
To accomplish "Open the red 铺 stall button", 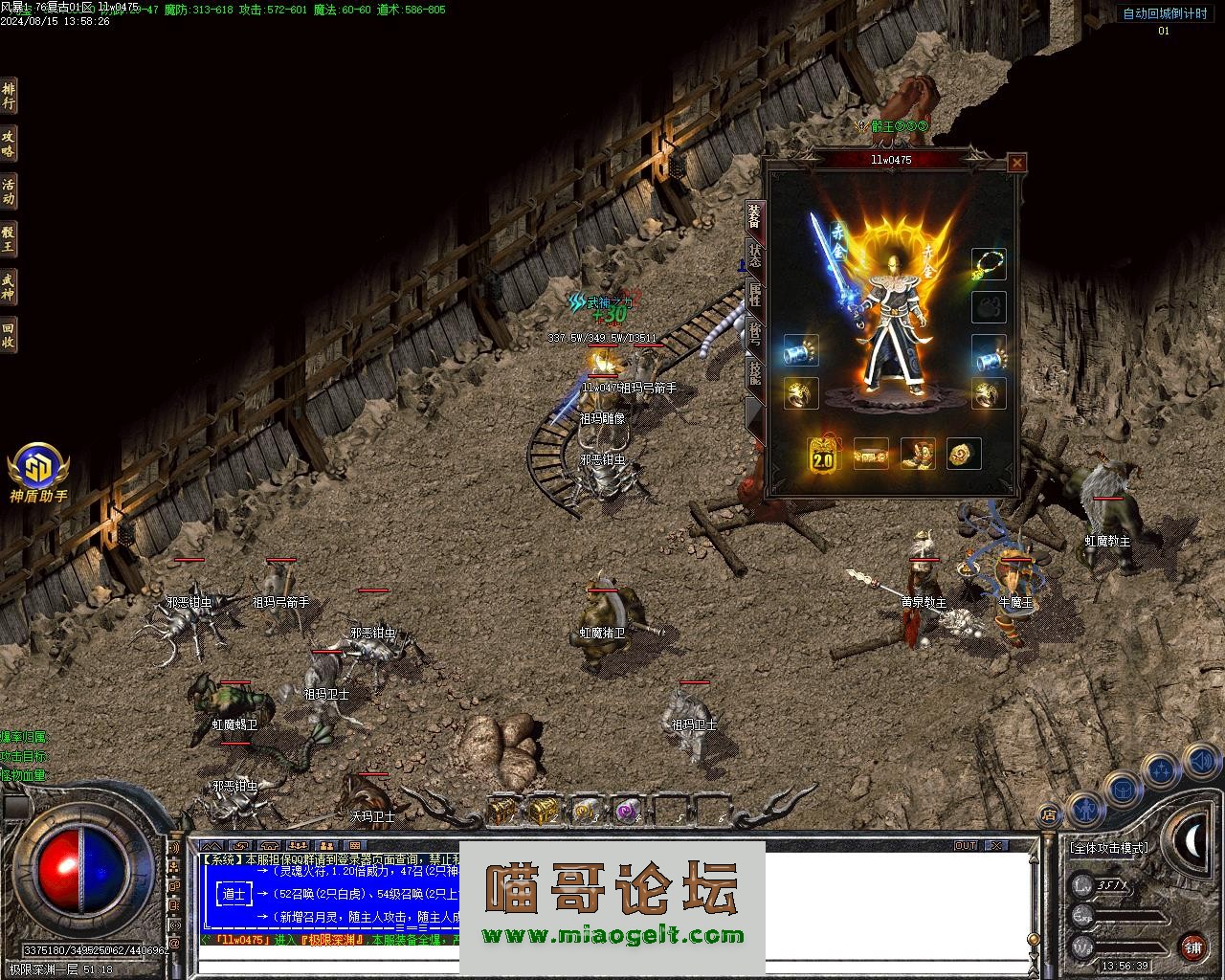I will coord(1192,947).
